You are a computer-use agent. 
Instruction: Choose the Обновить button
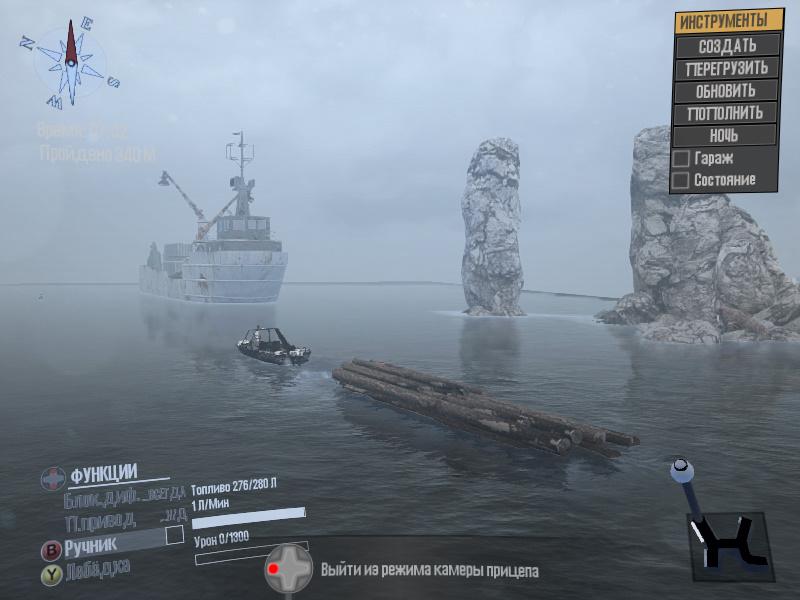pyautogui.click(x=726, y=91)
